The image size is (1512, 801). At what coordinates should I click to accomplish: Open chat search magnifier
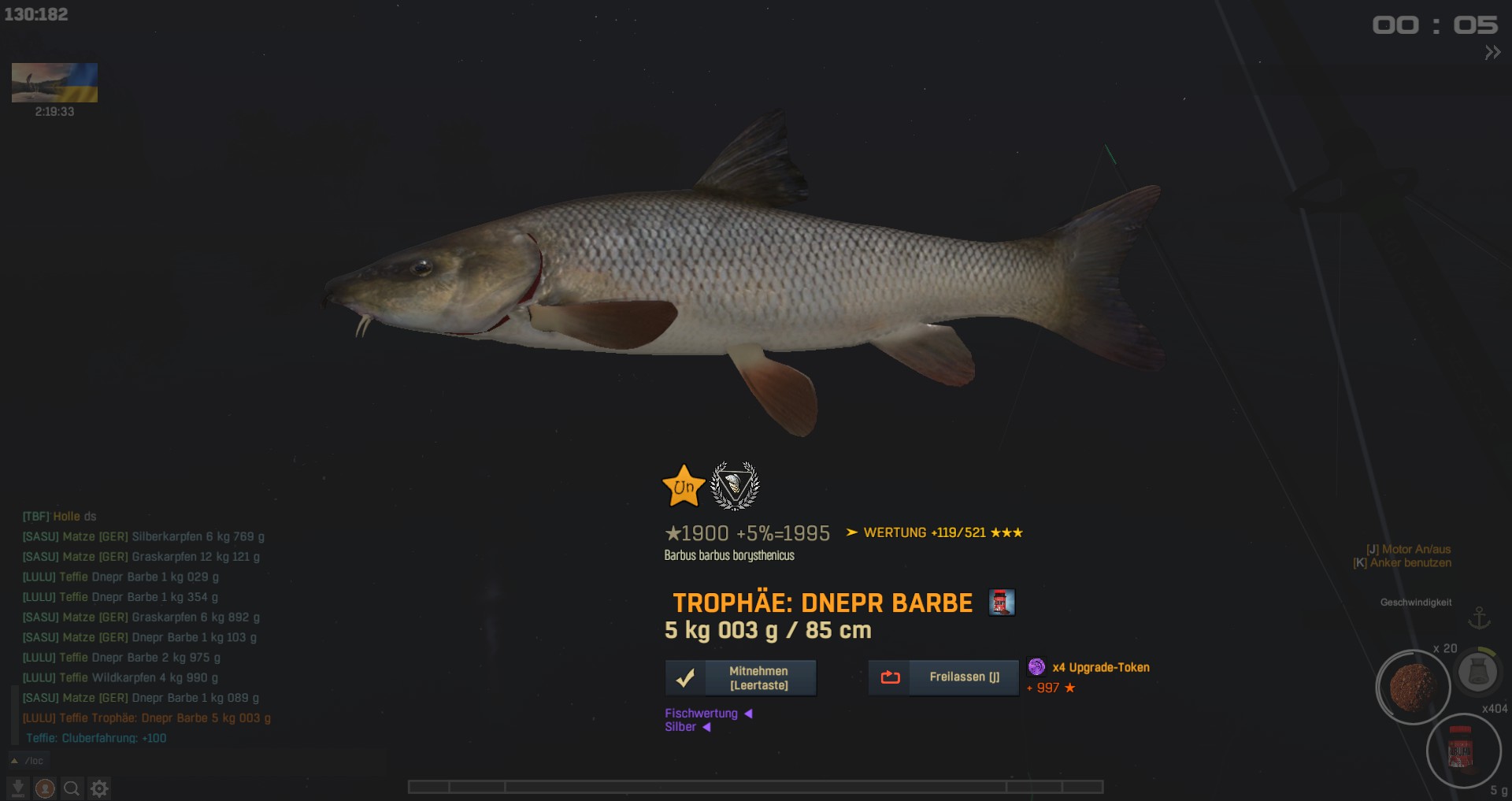click(72, 788)
